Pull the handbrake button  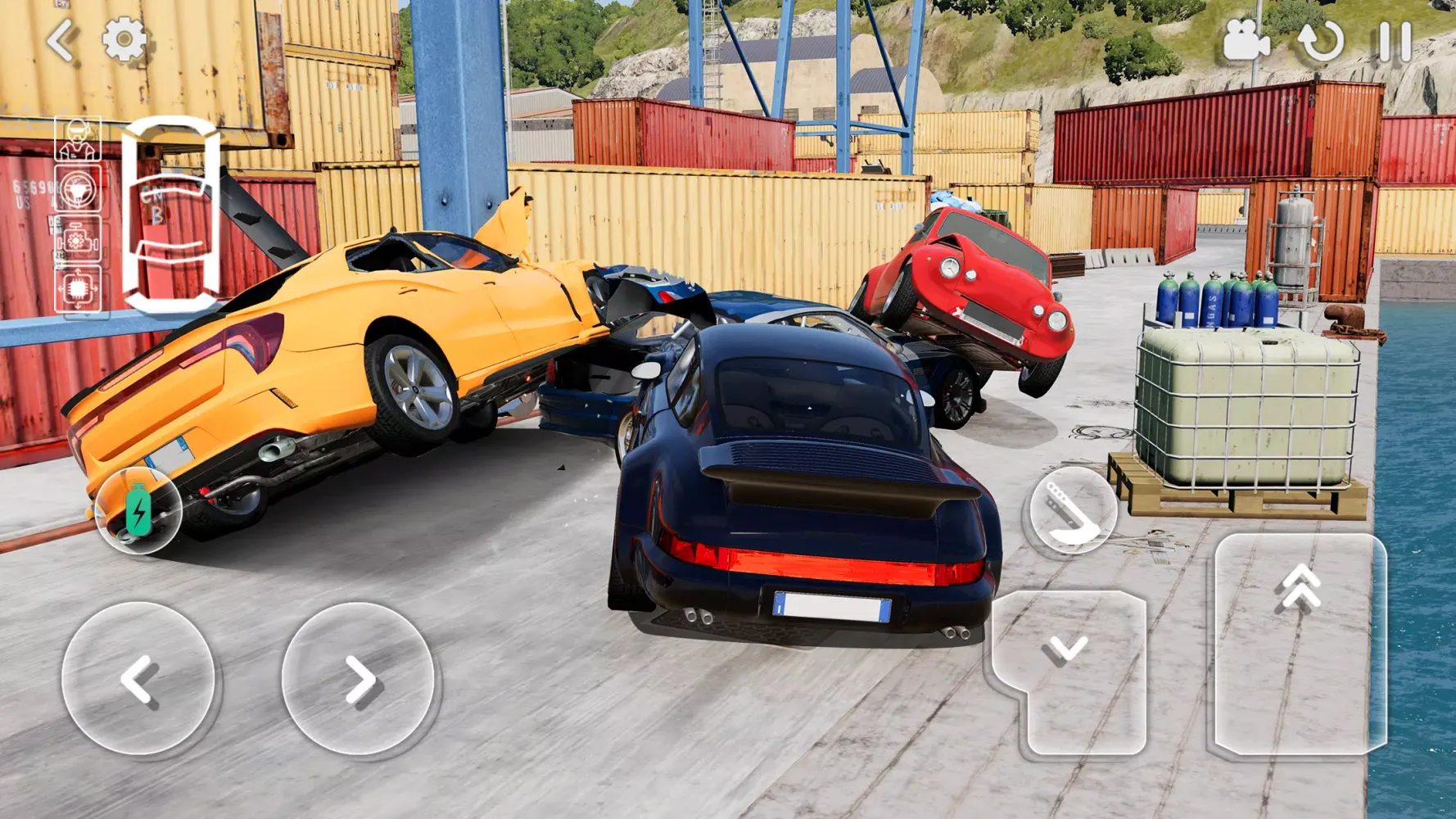point(1072,511)
